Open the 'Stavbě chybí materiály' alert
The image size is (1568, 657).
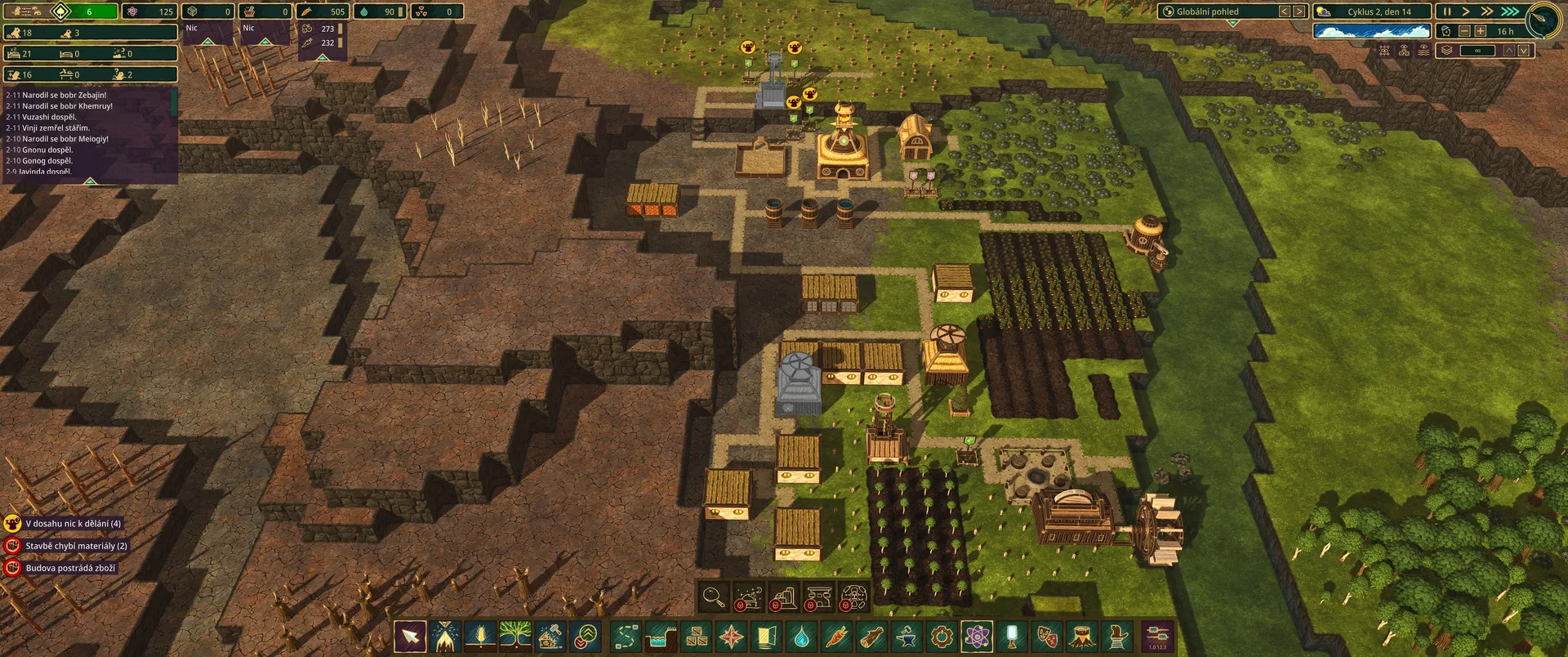click(x=69, y=546)
